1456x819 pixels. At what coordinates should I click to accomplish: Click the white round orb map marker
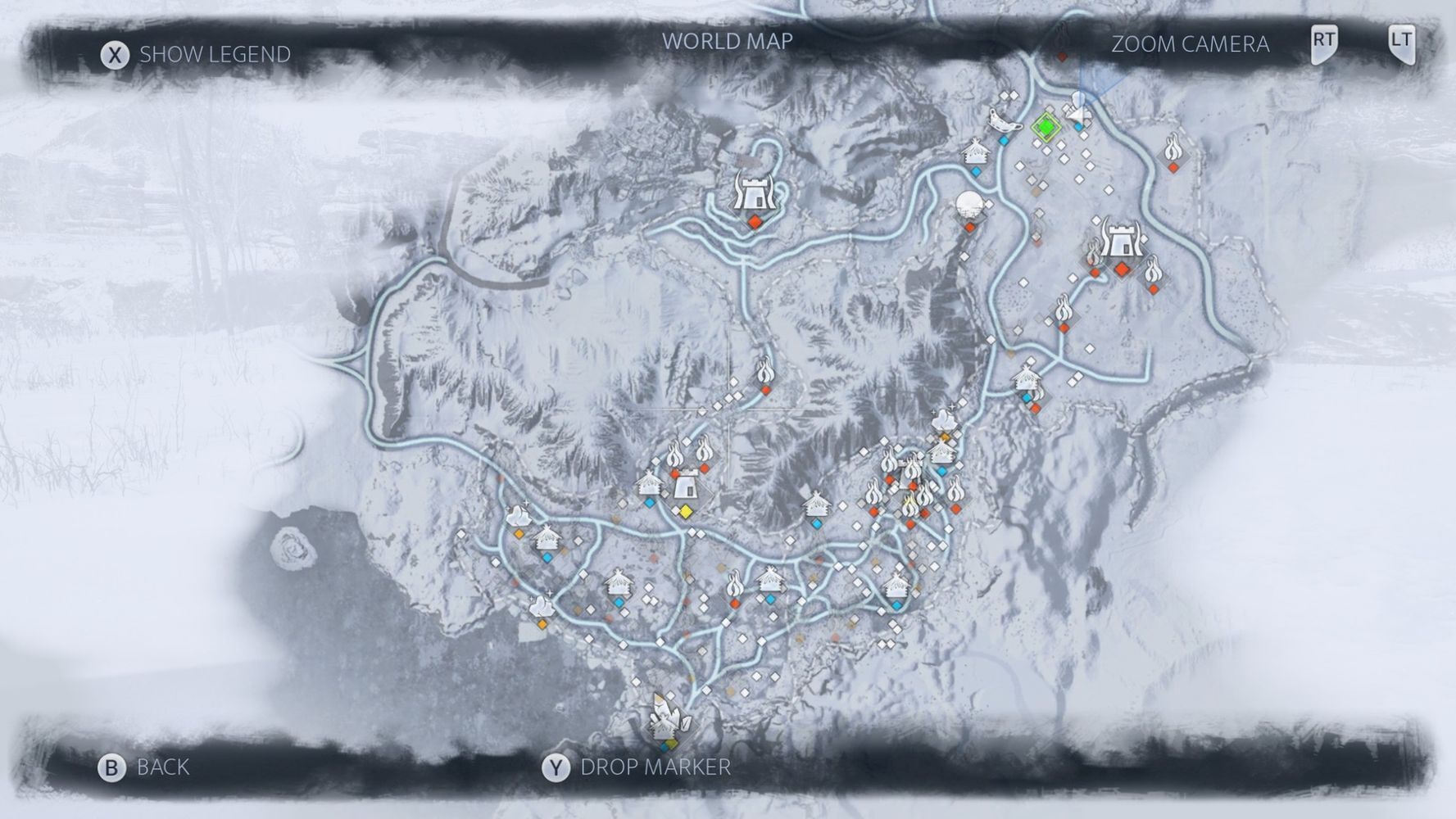969,204
